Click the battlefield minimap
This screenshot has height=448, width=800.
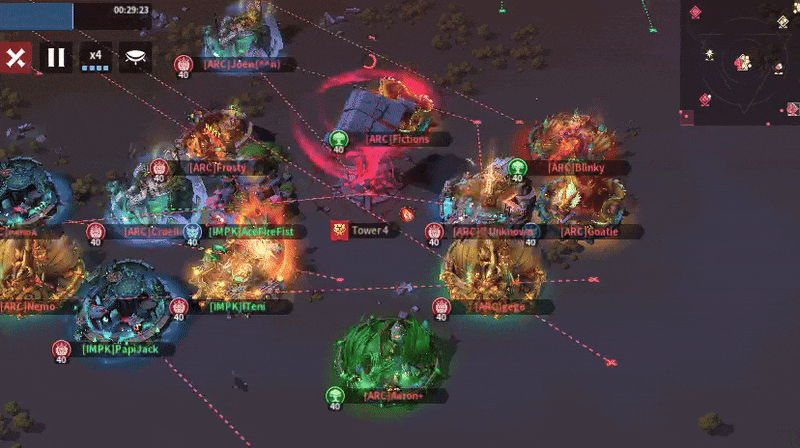tap(740, 62)
